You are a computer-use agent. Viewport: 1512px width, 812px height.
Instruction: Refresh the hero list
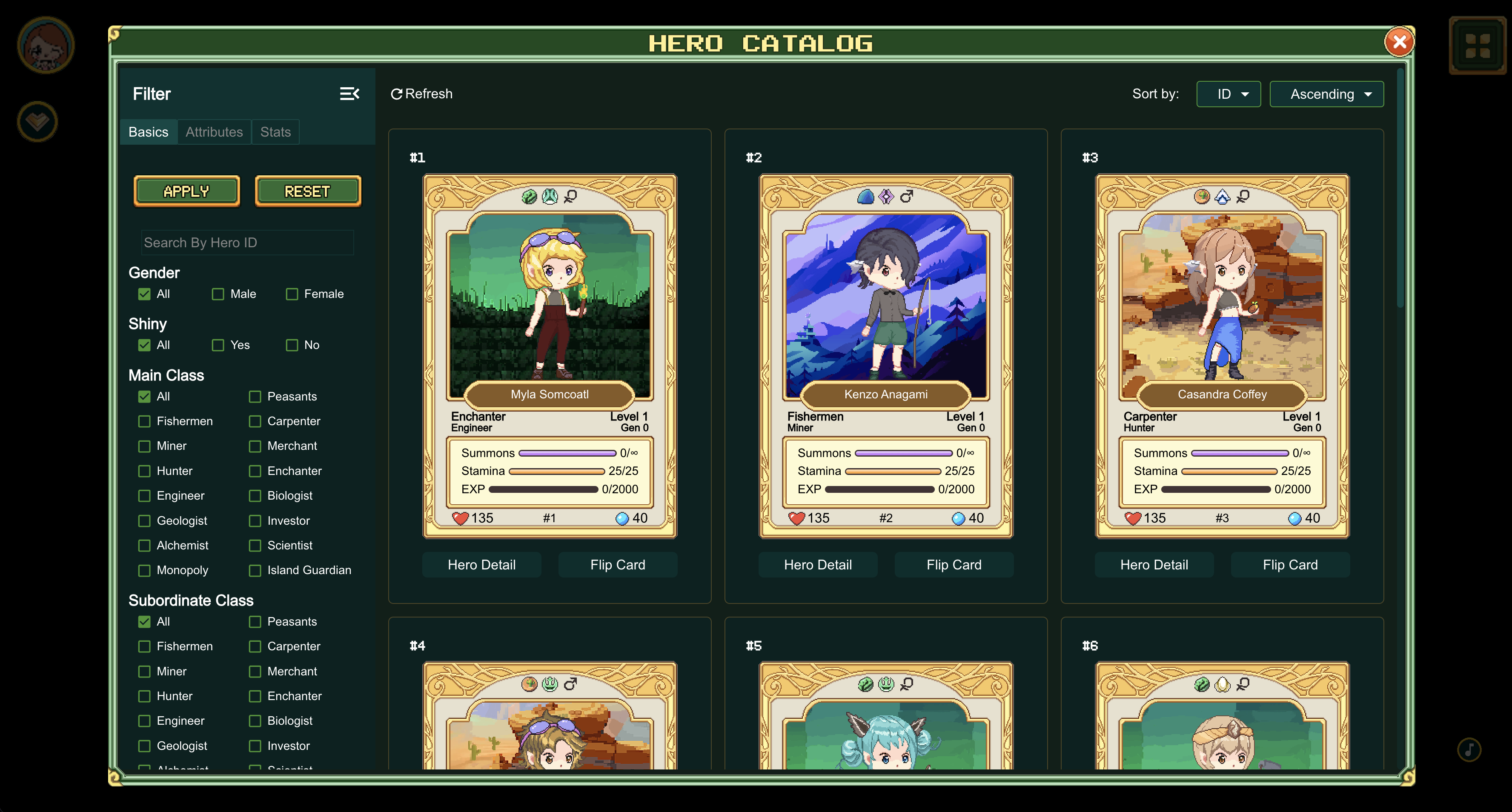point(421,94)
